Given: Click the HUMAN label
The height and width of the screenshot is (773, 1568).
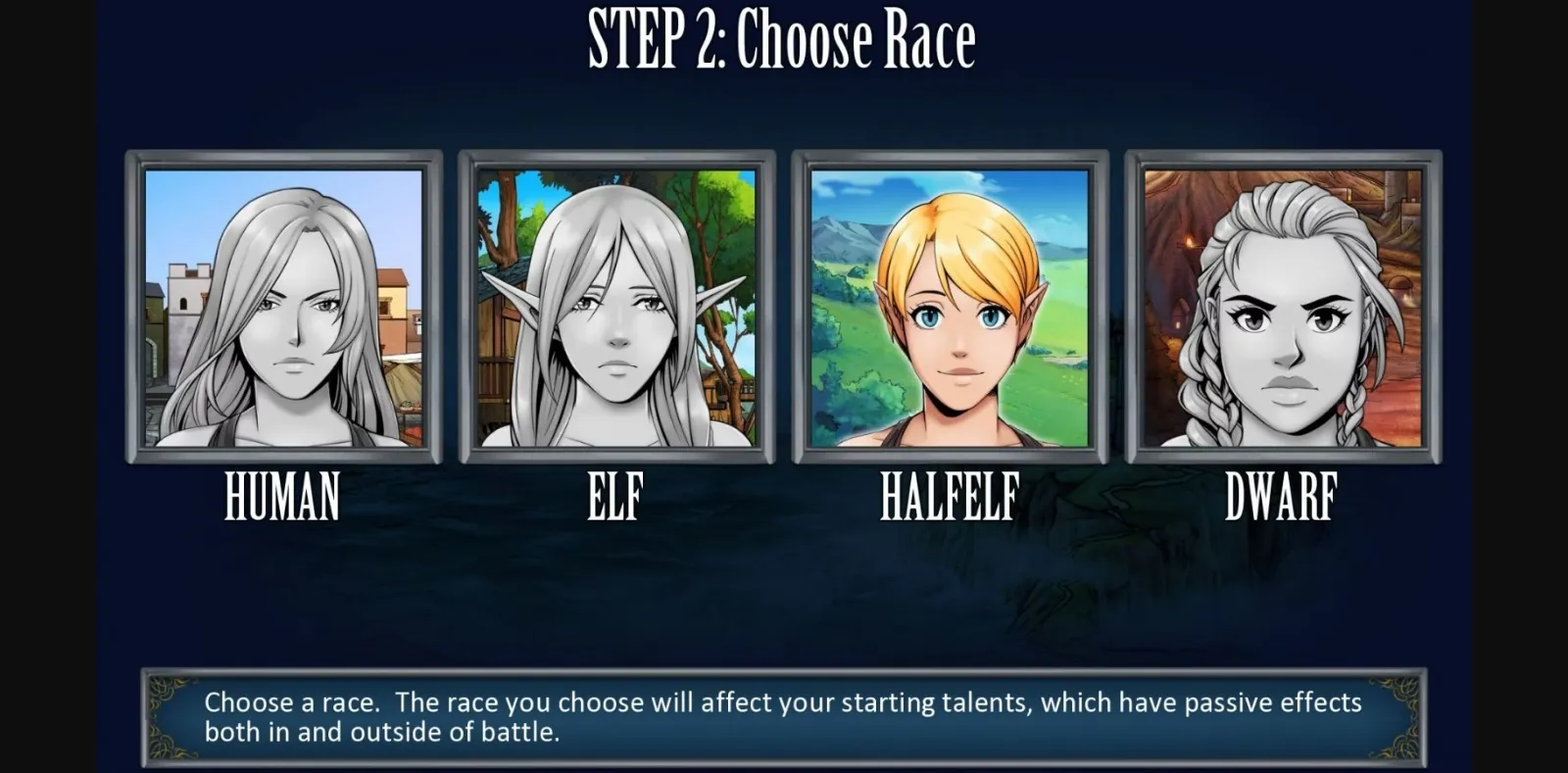Looking at the screenshot, I should [x=282, y=497].
